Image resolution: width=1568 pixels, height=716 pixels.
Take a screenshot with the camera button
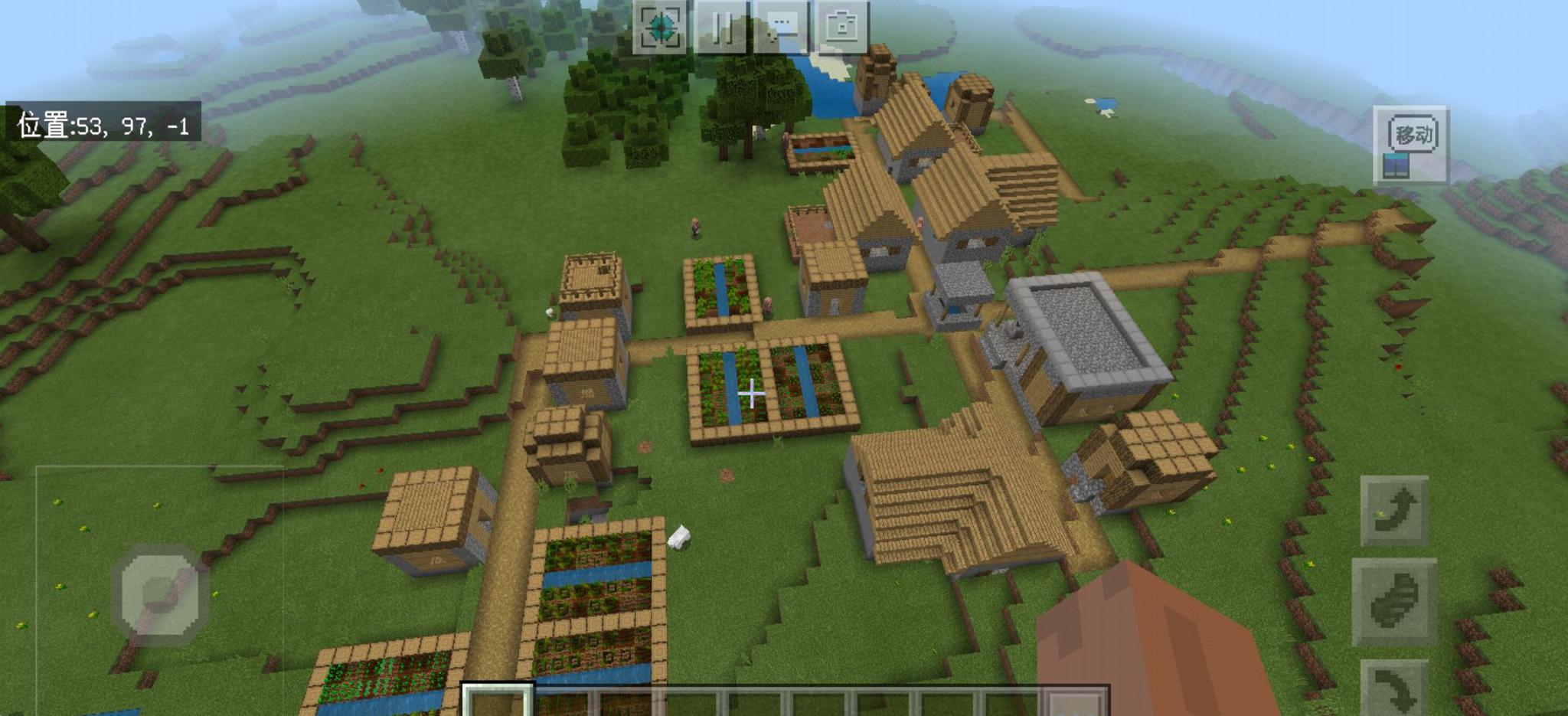click(x=841, y=27)
